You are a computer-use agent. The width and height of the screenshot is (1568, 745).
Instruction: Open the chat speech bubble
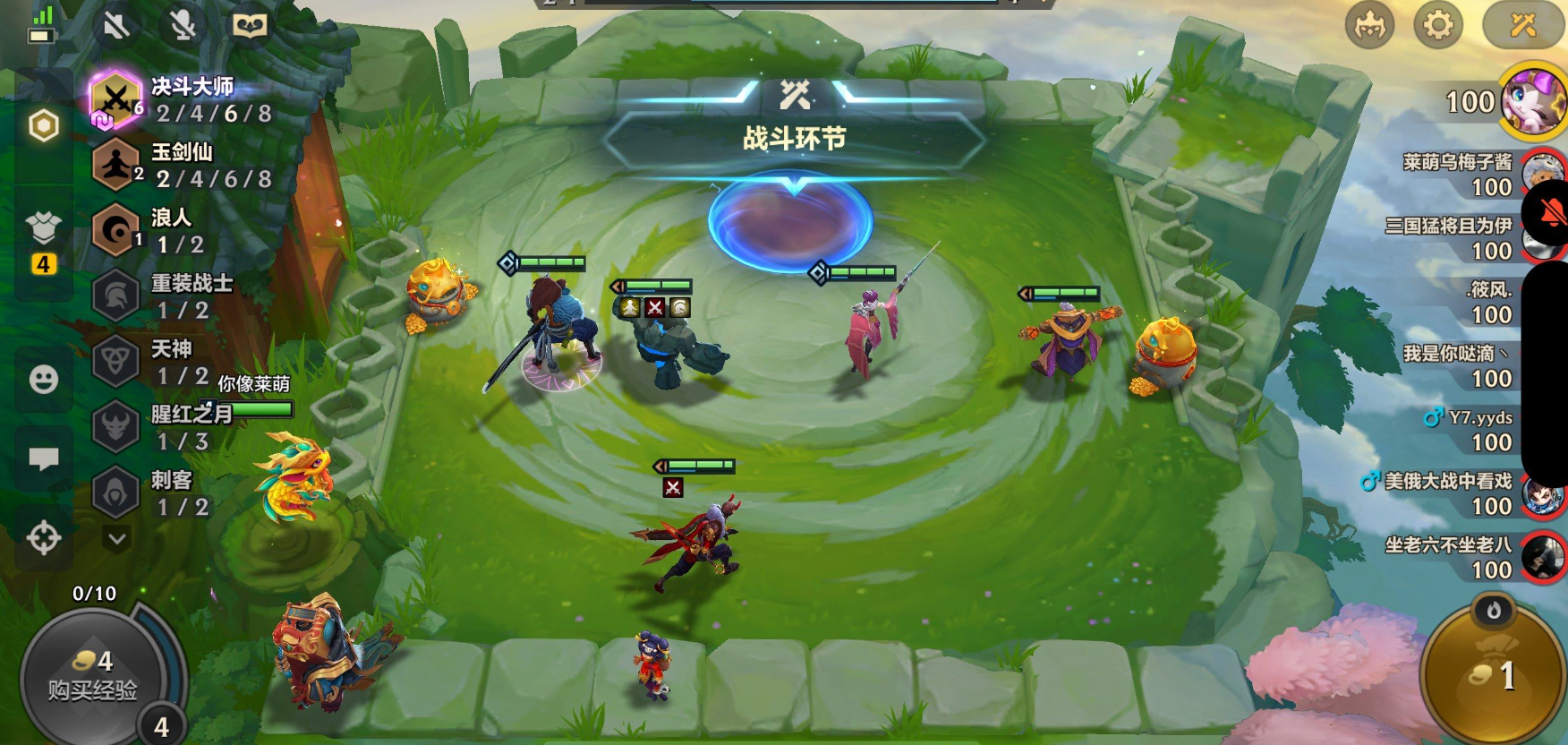(44, 458)
